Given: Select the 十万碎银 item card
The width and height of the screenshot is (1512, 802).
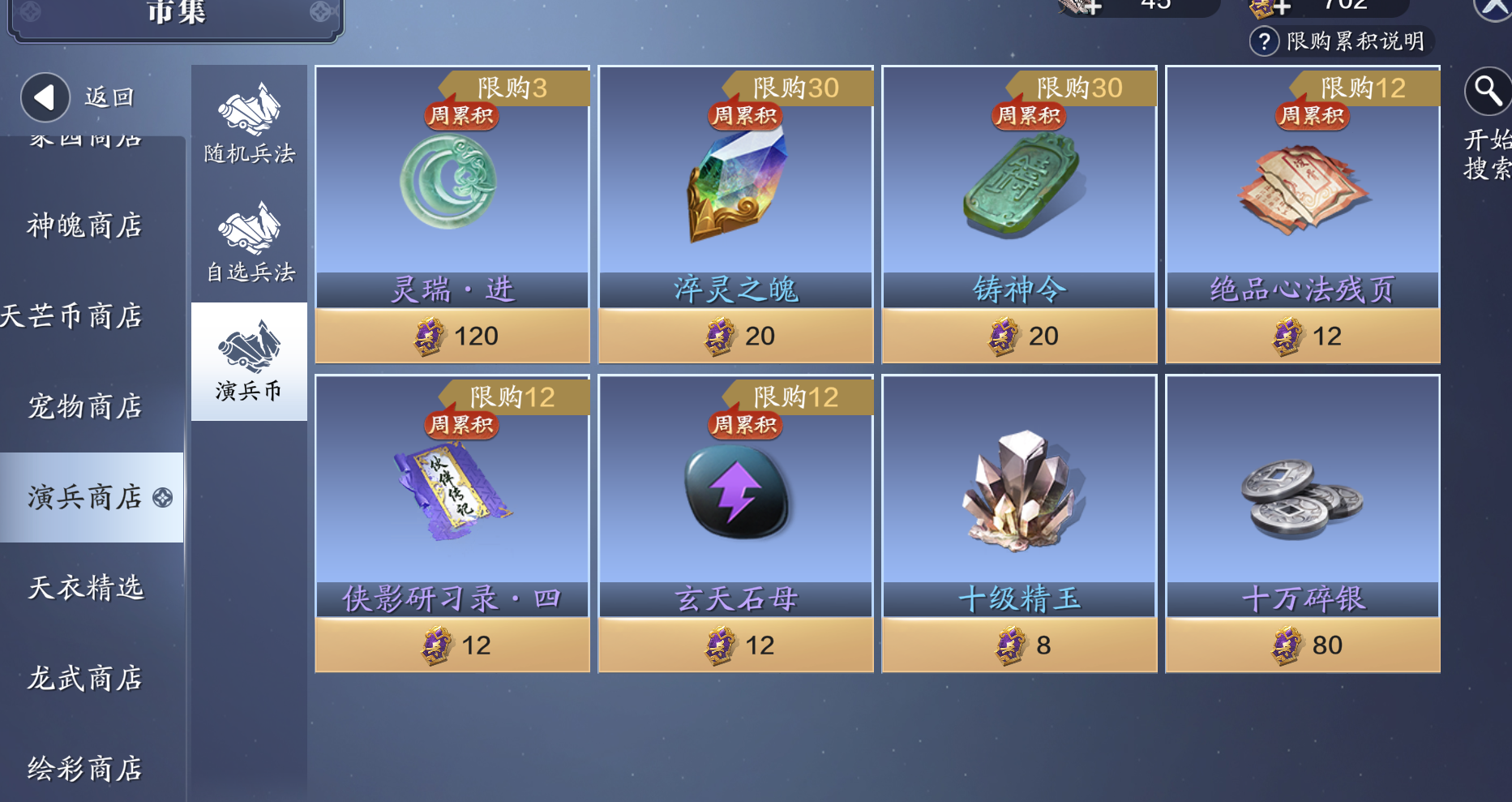Looking at the screenshot, I should tap(1302, 523).
